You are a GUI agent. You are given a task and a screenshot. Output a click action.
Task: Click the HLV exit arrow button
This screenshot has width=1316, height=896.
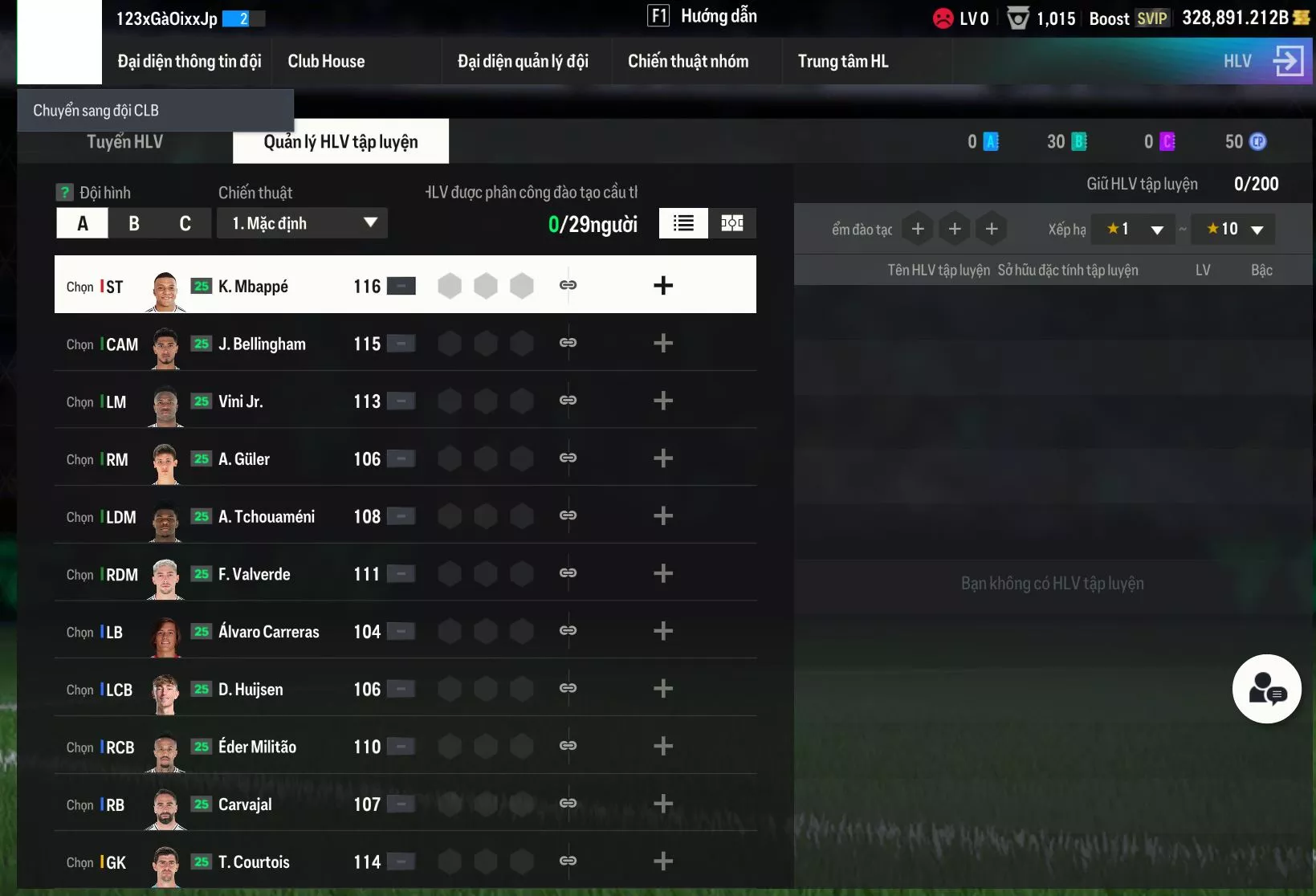point(1288,61)
